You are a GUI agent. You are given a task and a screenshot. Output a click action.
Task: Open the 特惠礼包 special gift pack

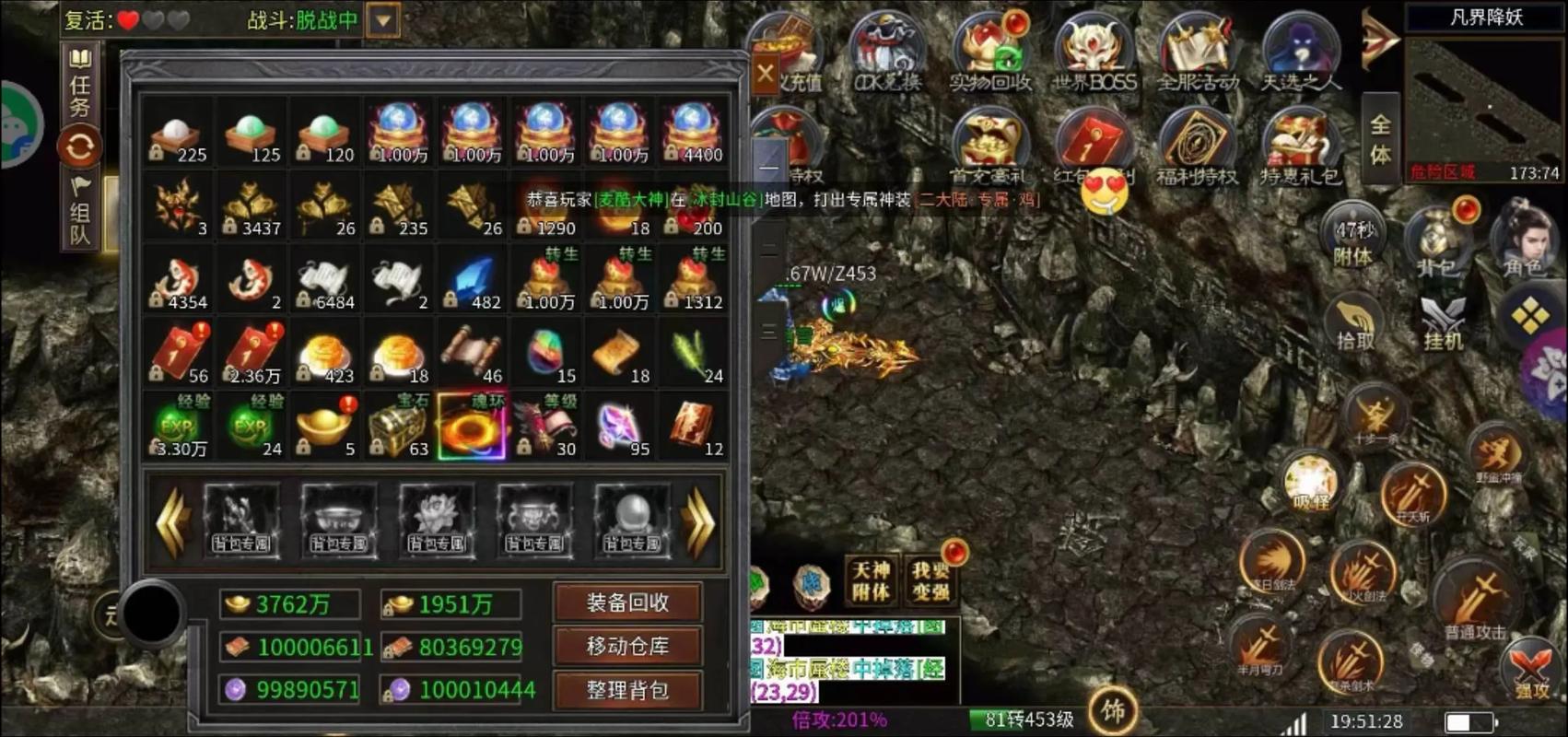1300,147
